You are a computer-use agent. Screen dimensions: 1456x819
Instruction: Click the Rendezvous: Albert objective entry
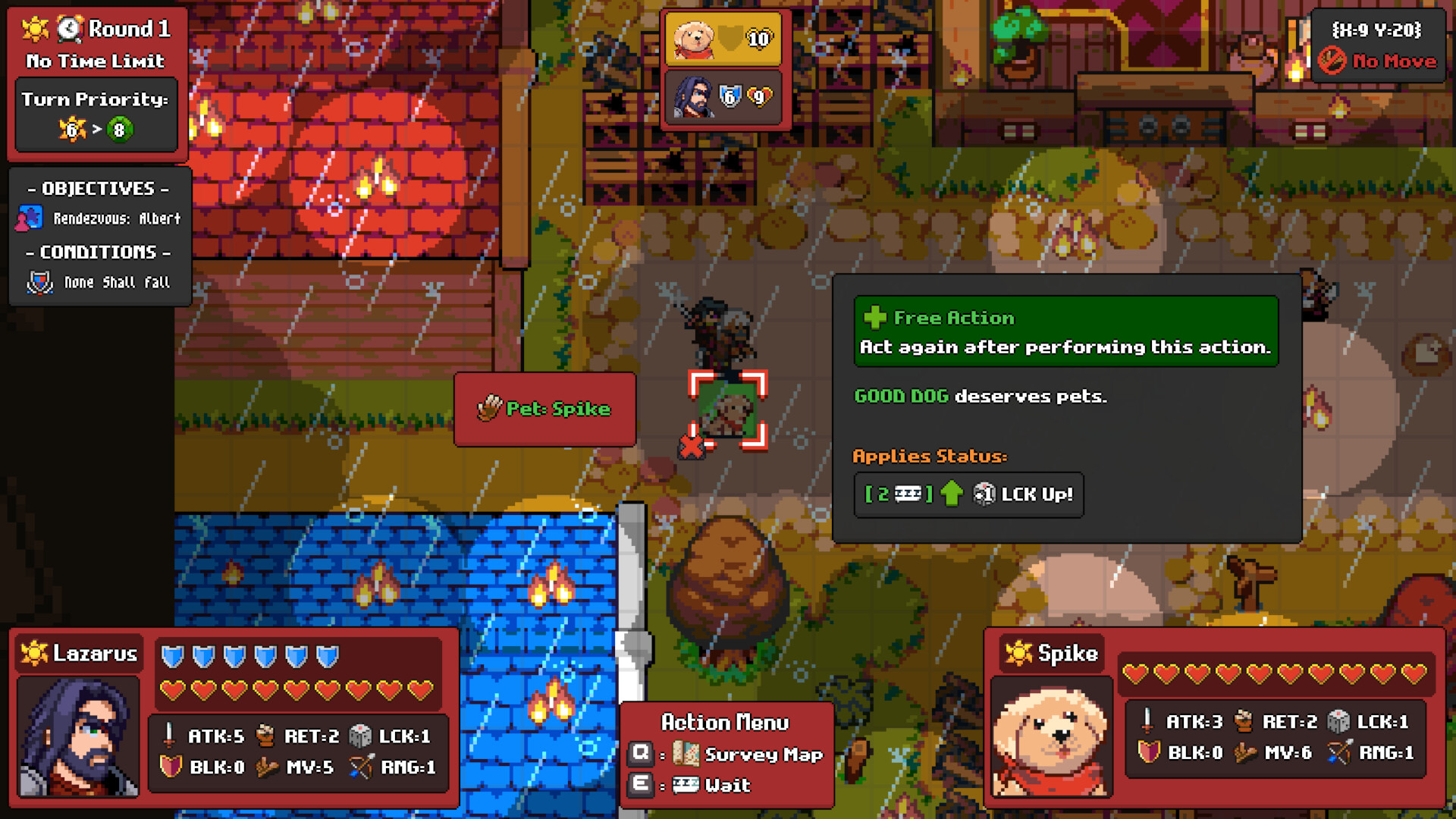(x=117, y=218)
